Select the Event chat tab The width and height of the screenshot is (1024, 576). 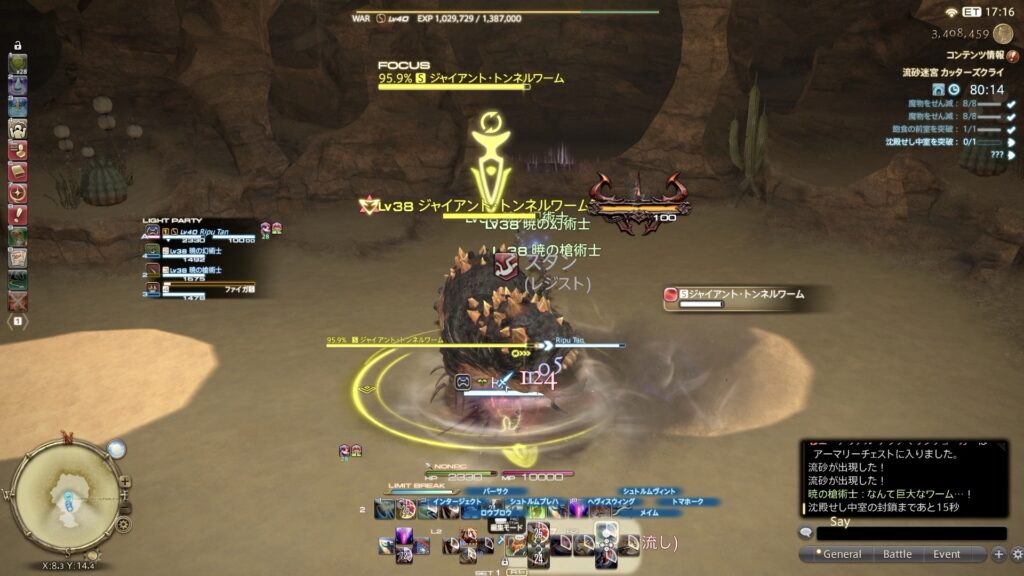pyautogui.click(x=946, y=554)
